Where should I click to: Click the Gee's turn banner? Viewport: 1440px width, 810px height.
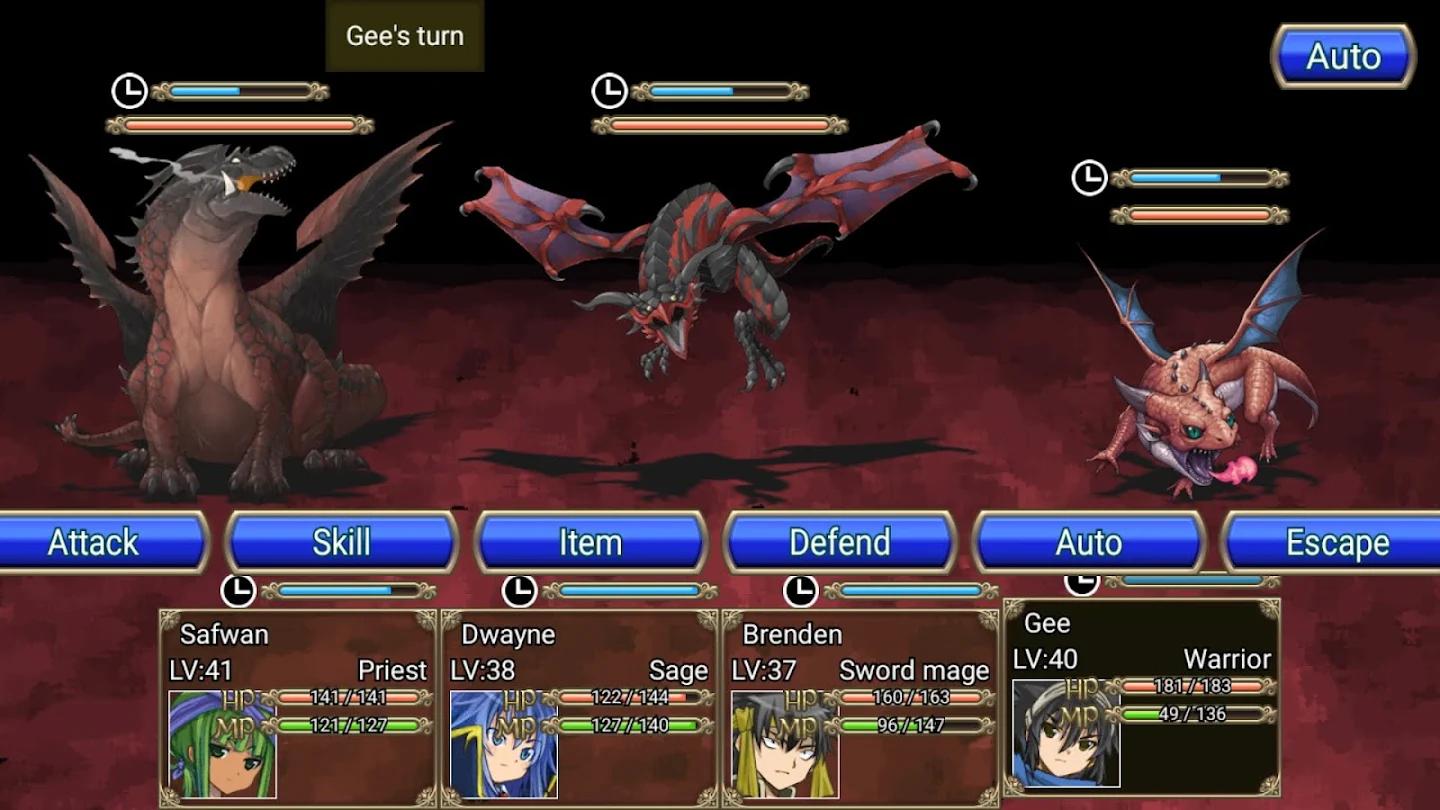(x=404, y=36)
